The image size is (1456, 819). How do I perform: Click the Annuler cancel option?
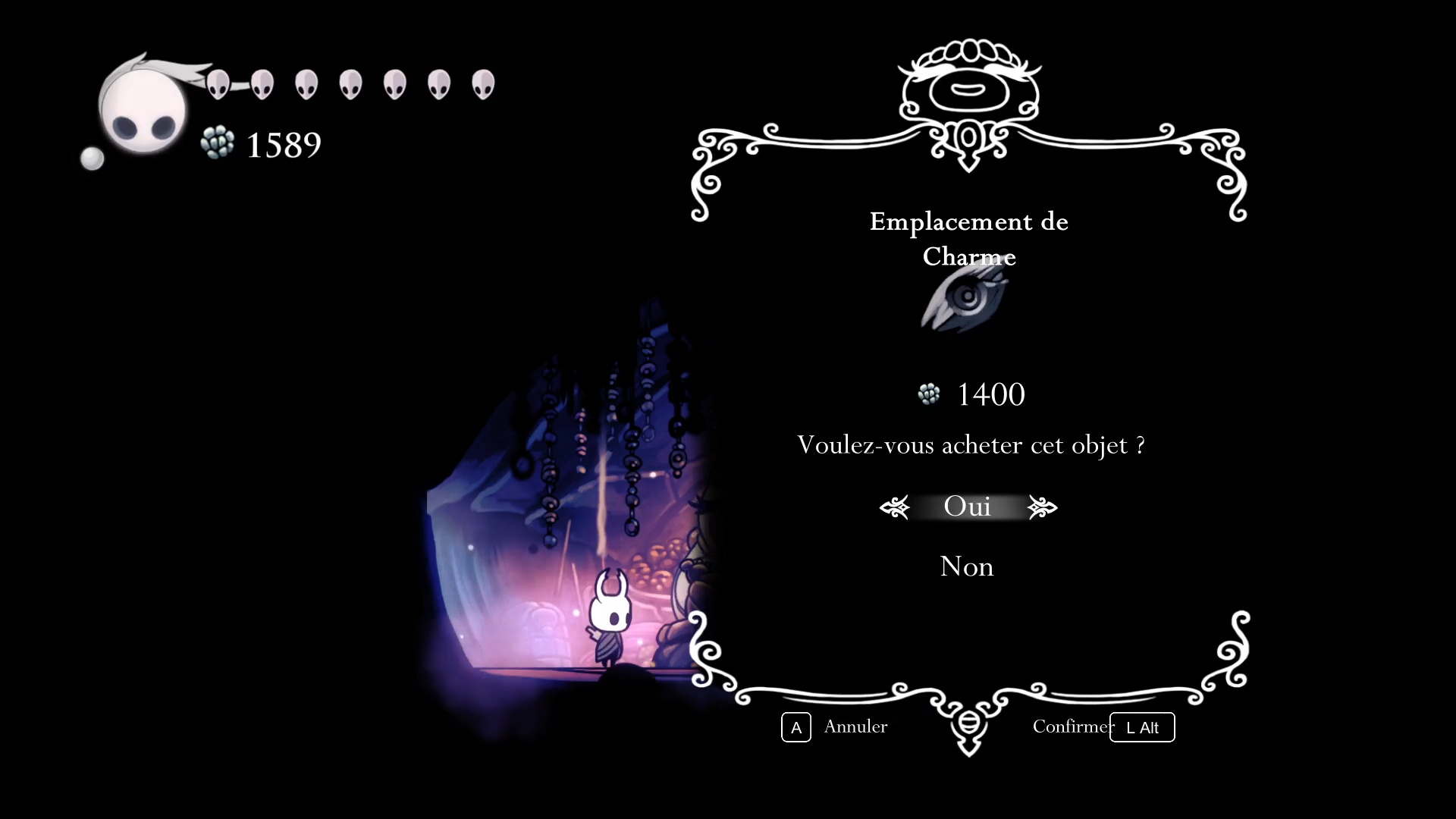click(x=855, y=726)
